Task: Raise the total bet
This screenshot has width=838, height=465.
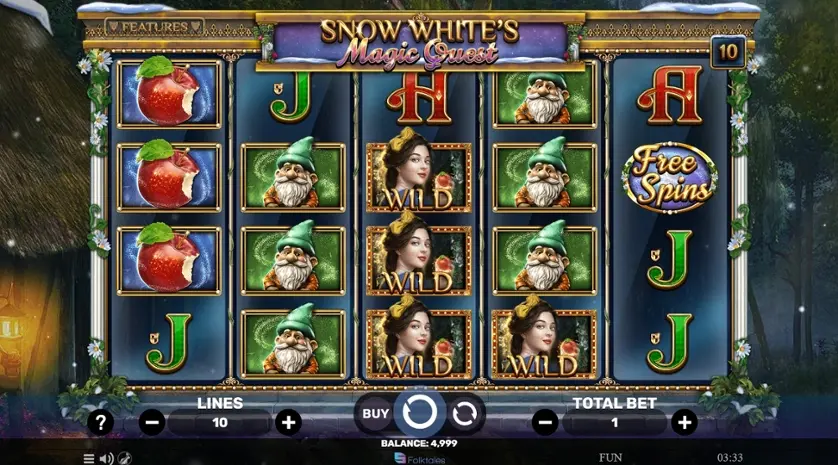Action: [683, 422]
